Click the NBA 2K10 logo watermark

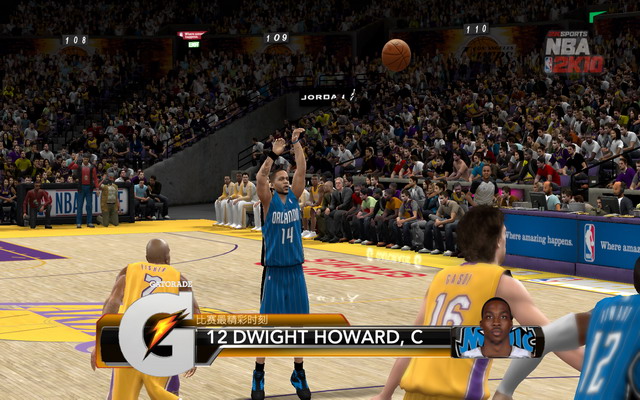[x=574, y=52]
